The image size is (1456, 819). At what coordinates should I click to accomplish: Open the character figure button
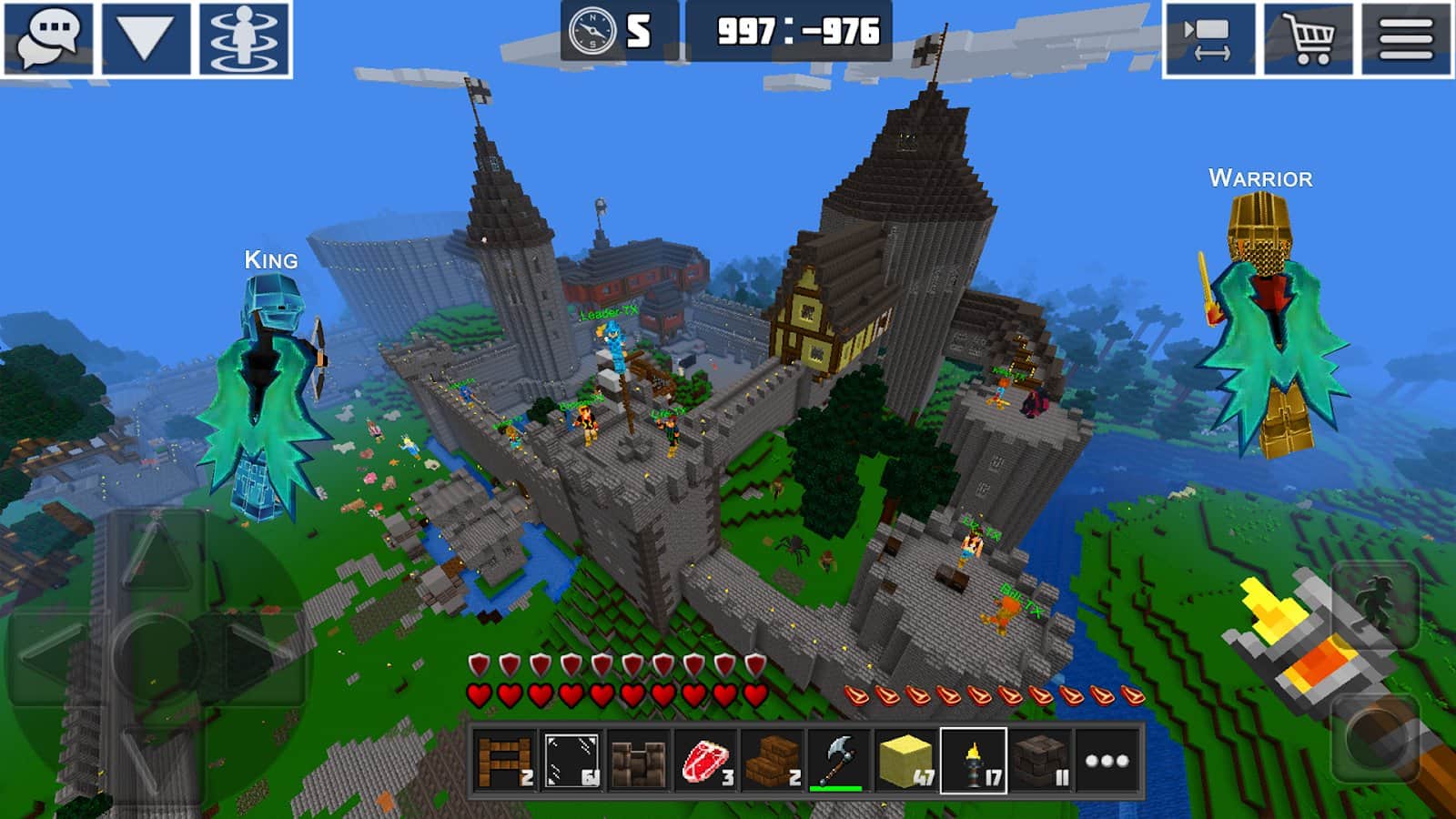244,38
